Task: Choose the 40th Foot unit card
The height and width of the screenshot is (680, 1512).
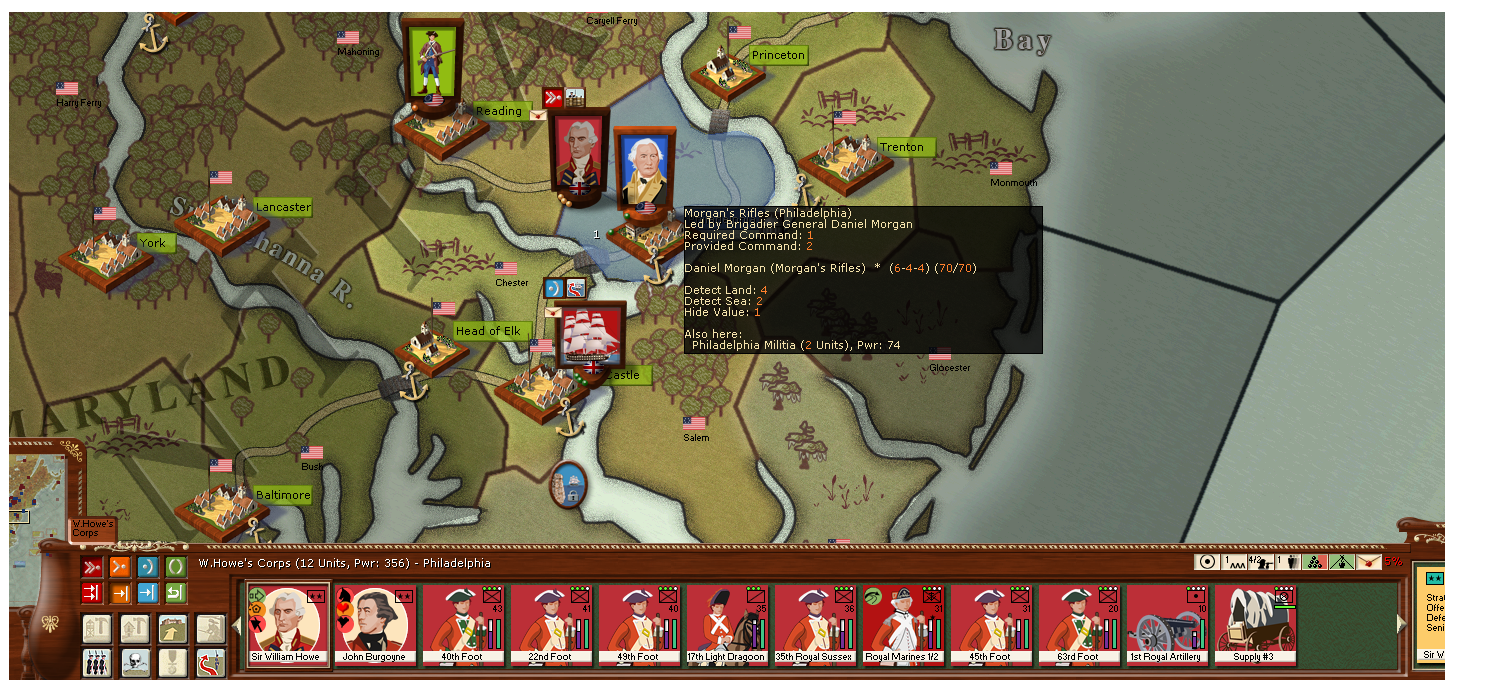Action: [464, 625]
